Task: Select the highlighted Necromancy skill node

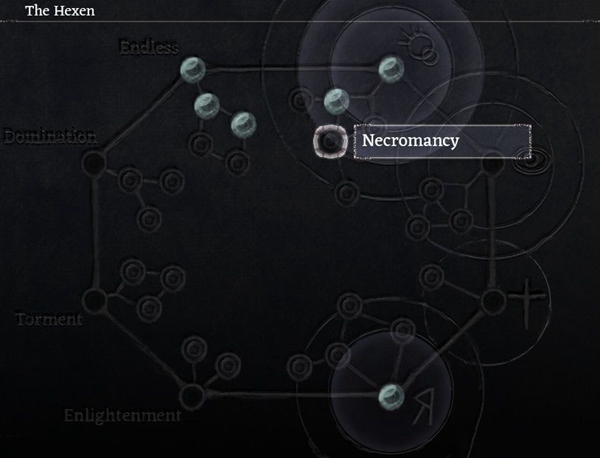Action: click(x=330, y=141)
